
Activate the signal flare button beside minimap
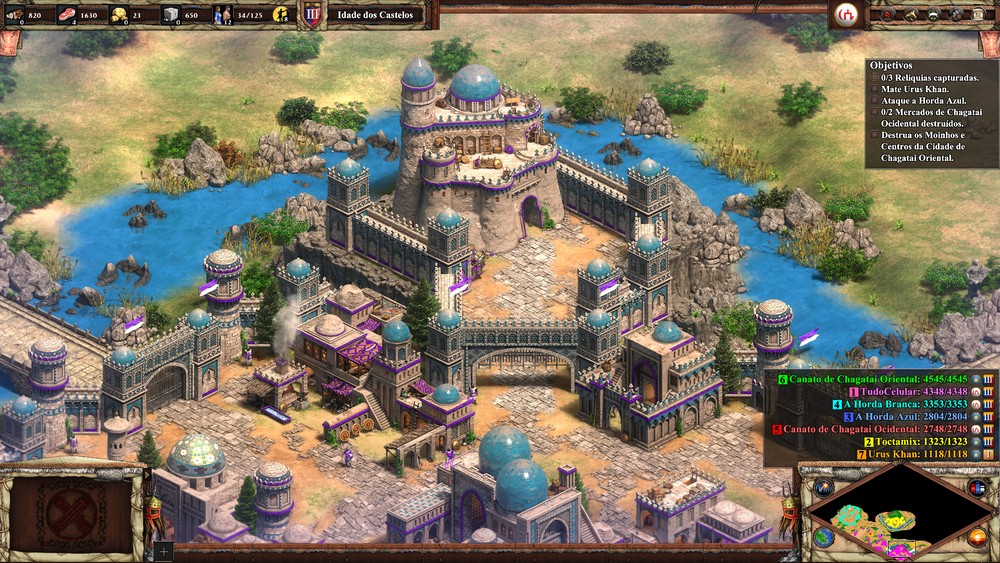(824, 488)
